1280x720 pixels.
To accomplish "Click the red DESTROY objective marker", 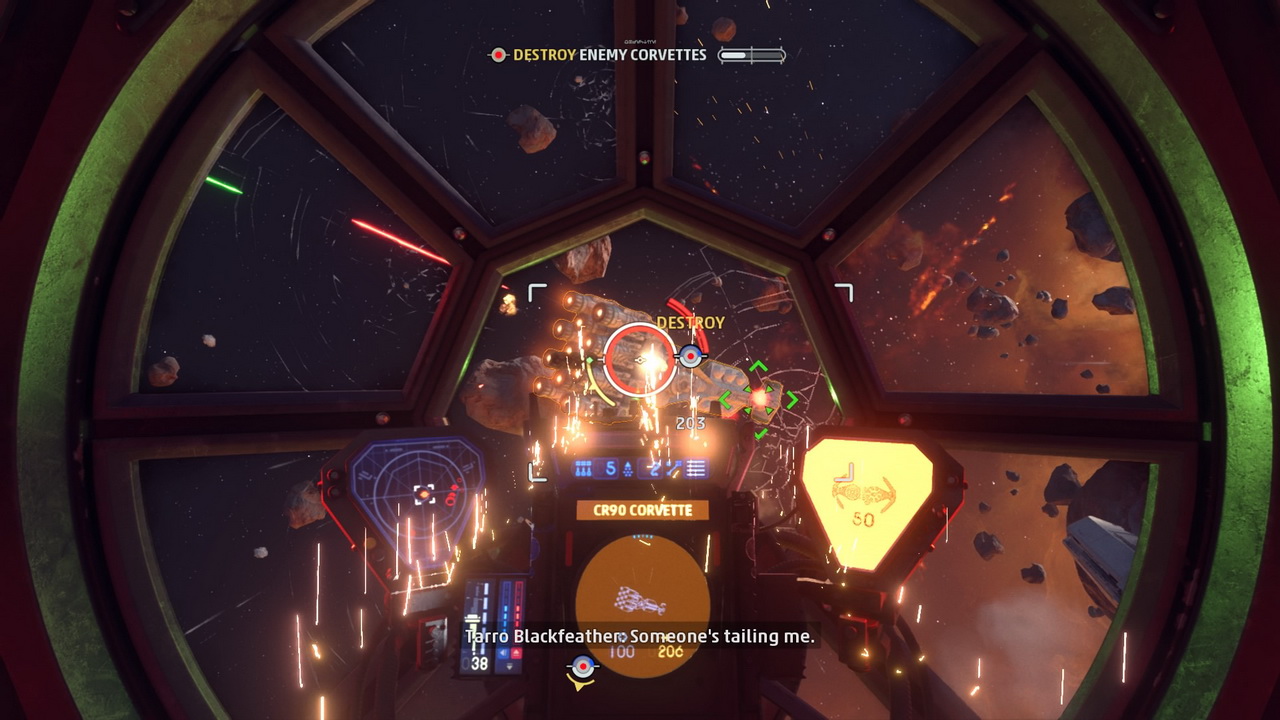I will point(690,355).
